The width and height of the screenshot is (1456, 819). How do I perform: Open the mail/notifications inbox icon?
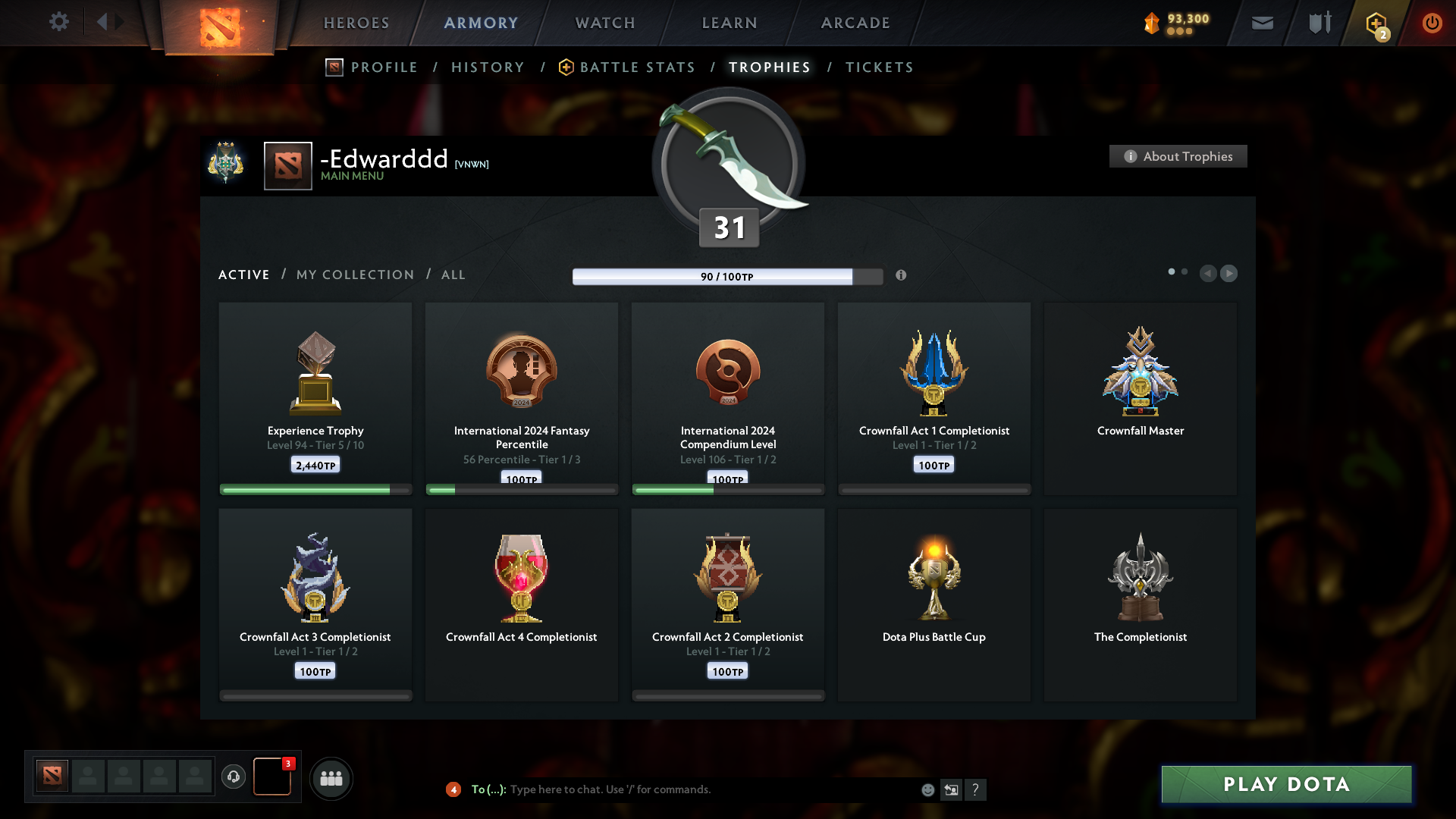click(x=1262, y=23)
